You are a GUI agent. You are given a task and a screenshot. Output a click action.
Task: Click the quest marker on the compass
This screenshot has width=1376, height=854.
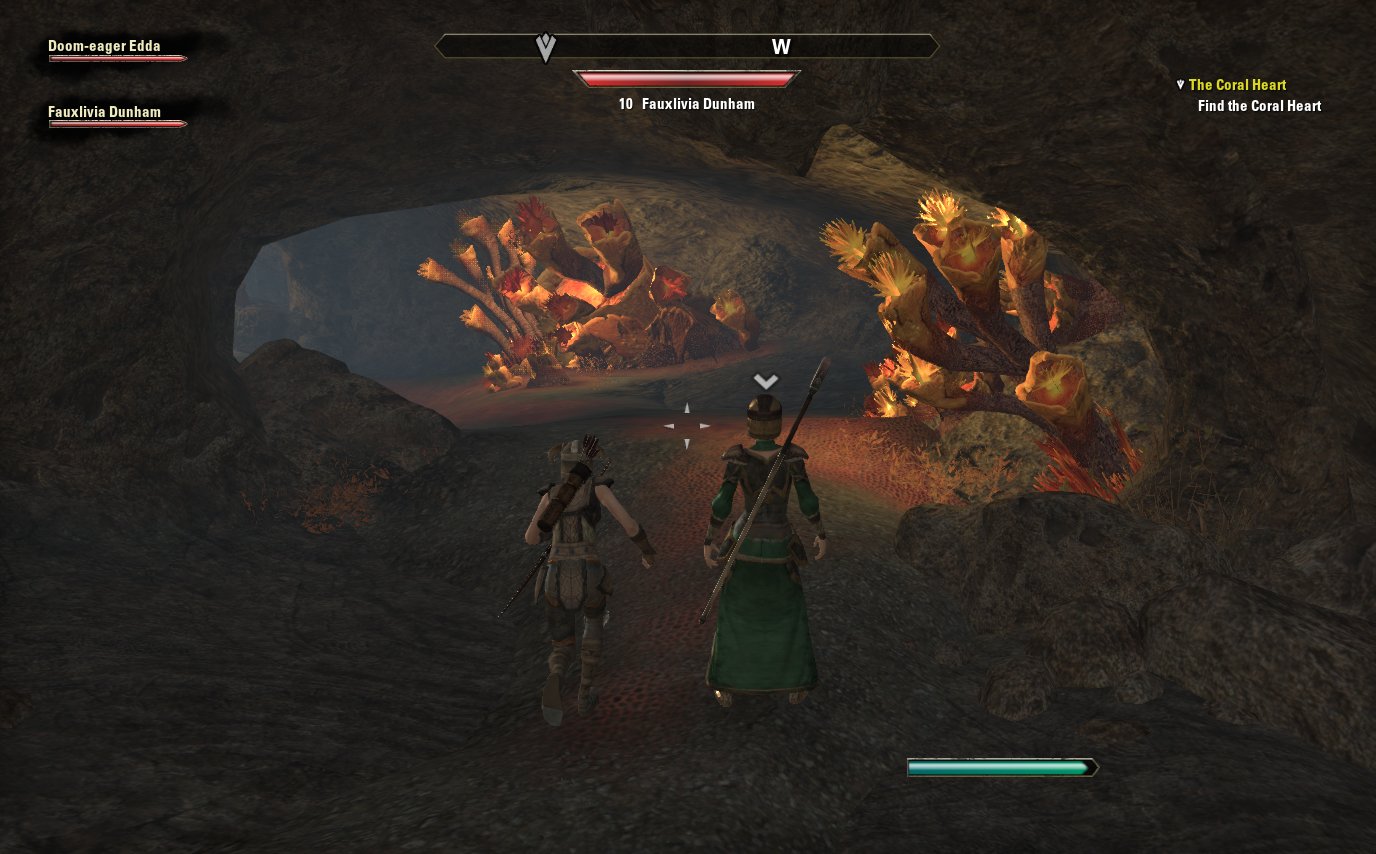click(545, 47)
